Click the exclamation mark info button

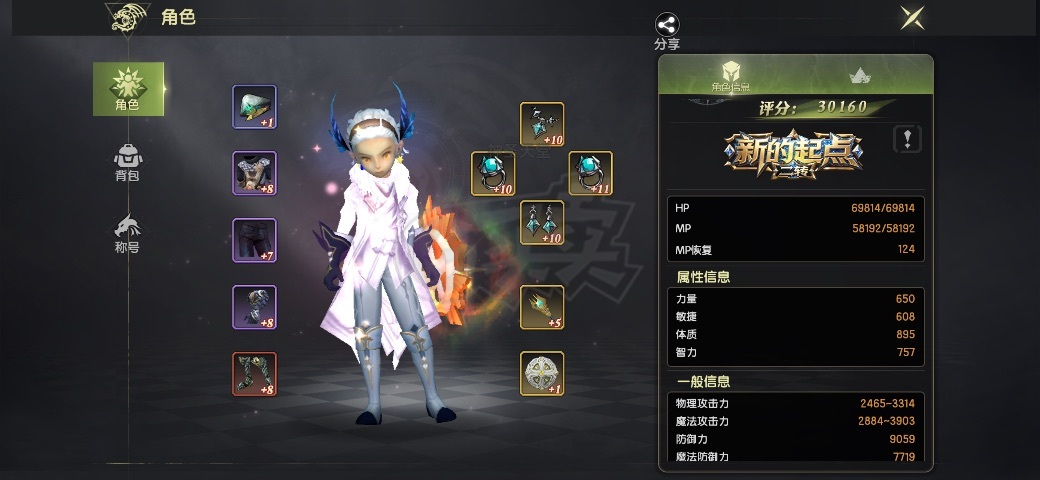[907, 139]
